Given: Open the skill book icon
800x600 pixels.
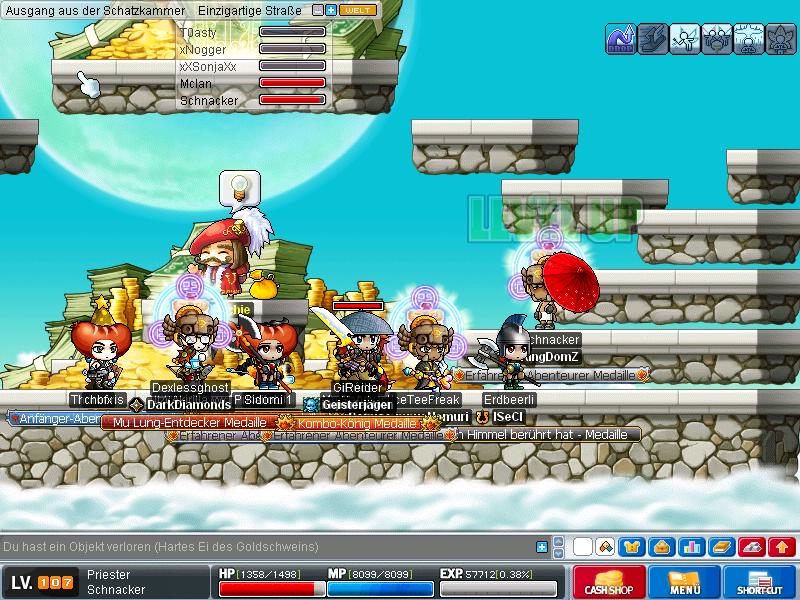Looking at the screenshot, I should (x=720, y=547).
